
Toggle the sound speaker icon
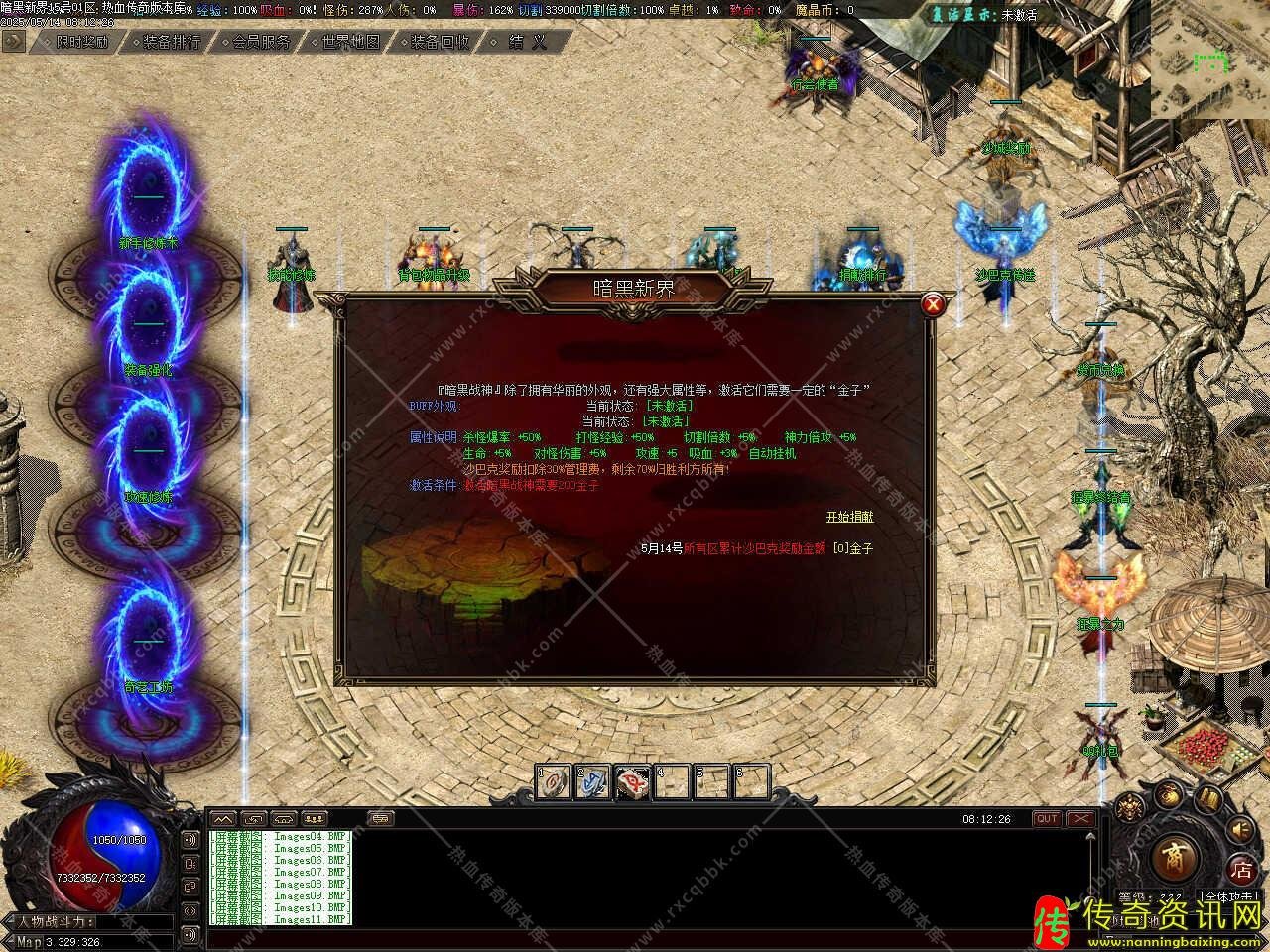[x=1240, y=830]
